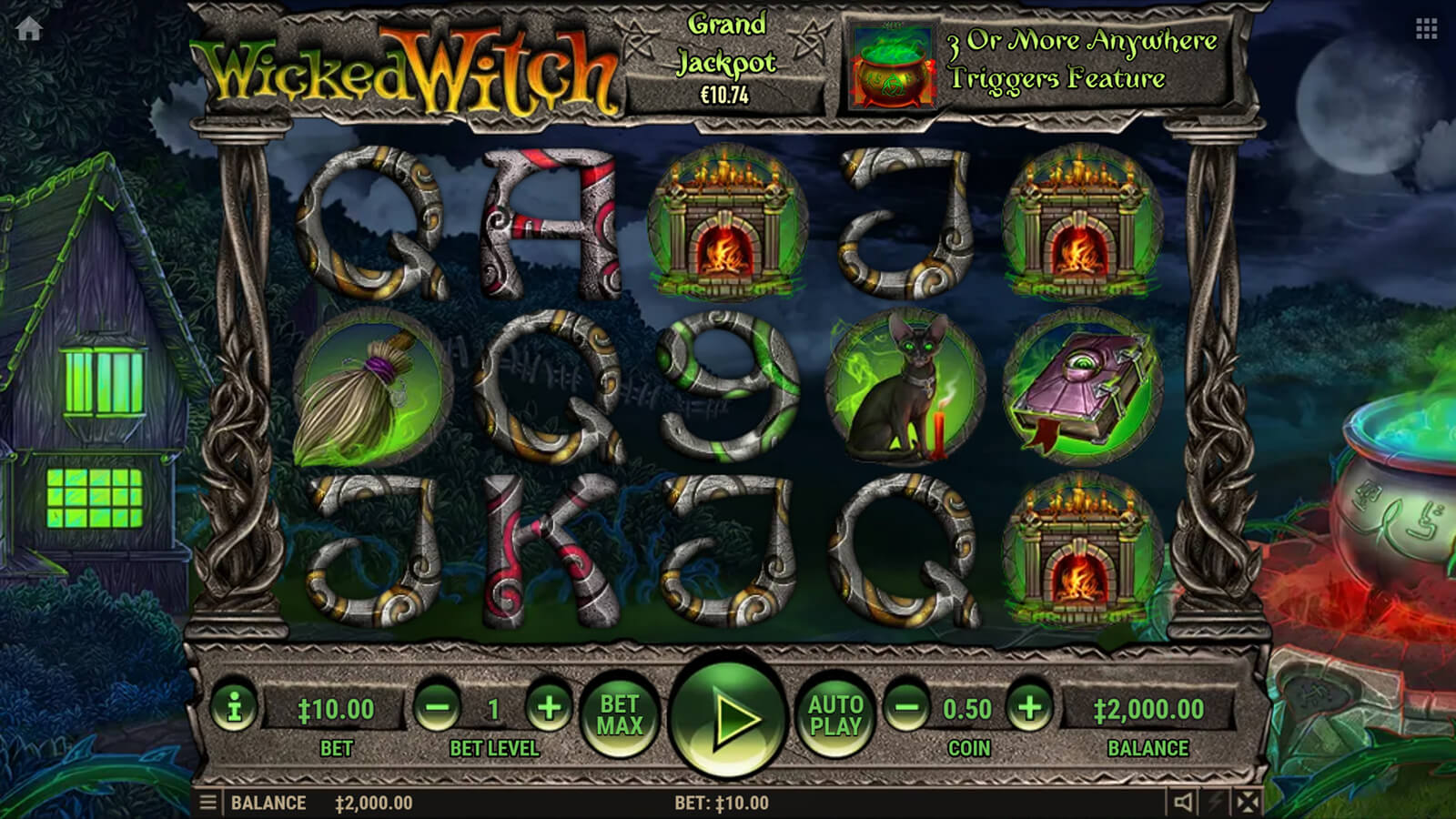Open the info paytable button
Screen dimensions: 1456x819
pos(234,707)
